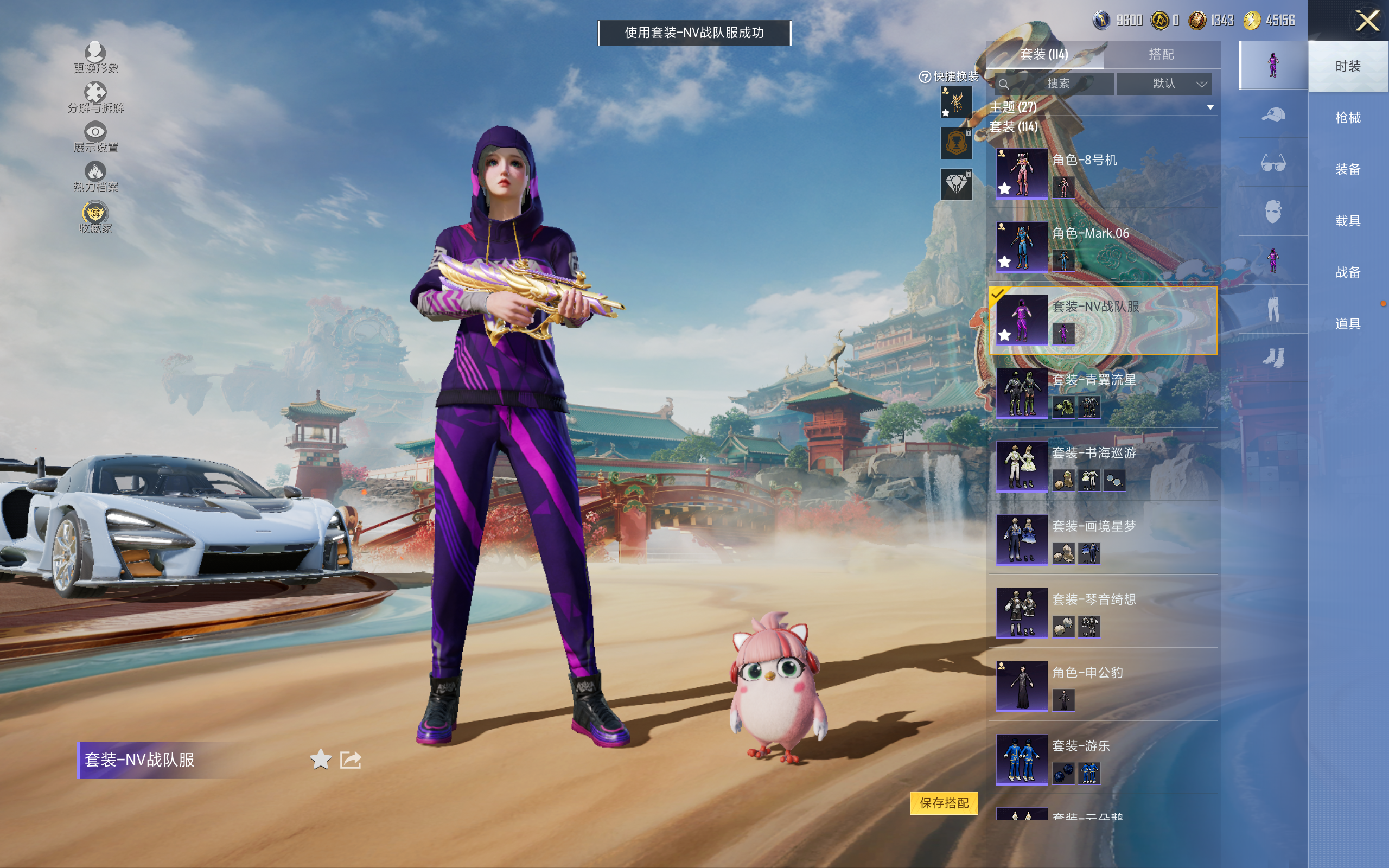Select the hat category icon

[x=1272, y=114]
